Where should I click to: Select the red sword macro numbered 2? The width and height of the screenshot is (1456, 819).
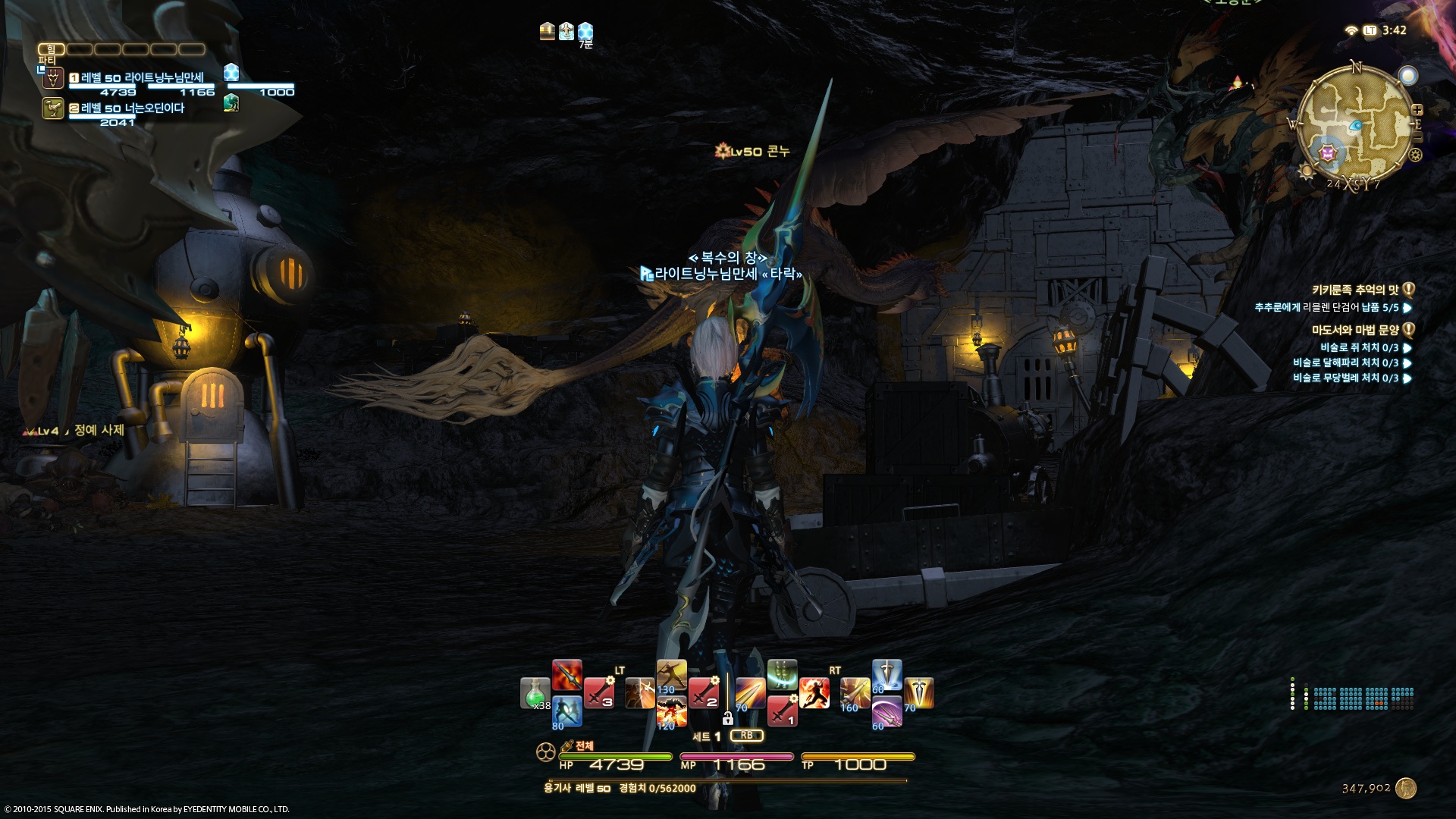704,693
